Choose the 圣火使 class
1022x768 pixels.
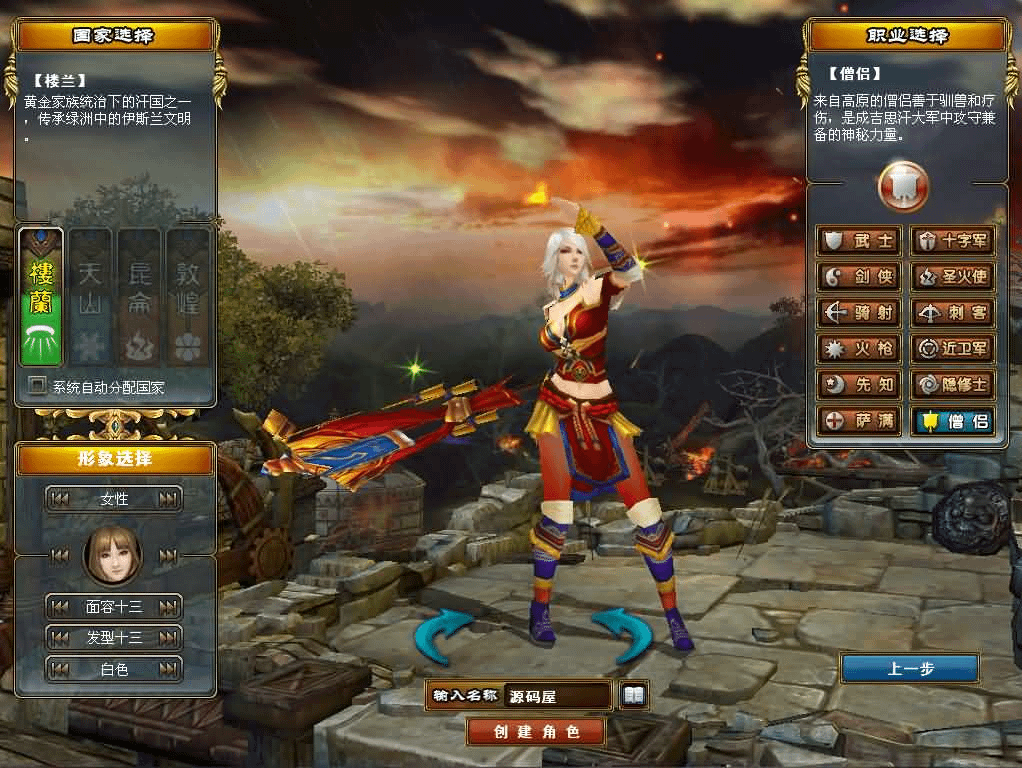tap(953, 277)
